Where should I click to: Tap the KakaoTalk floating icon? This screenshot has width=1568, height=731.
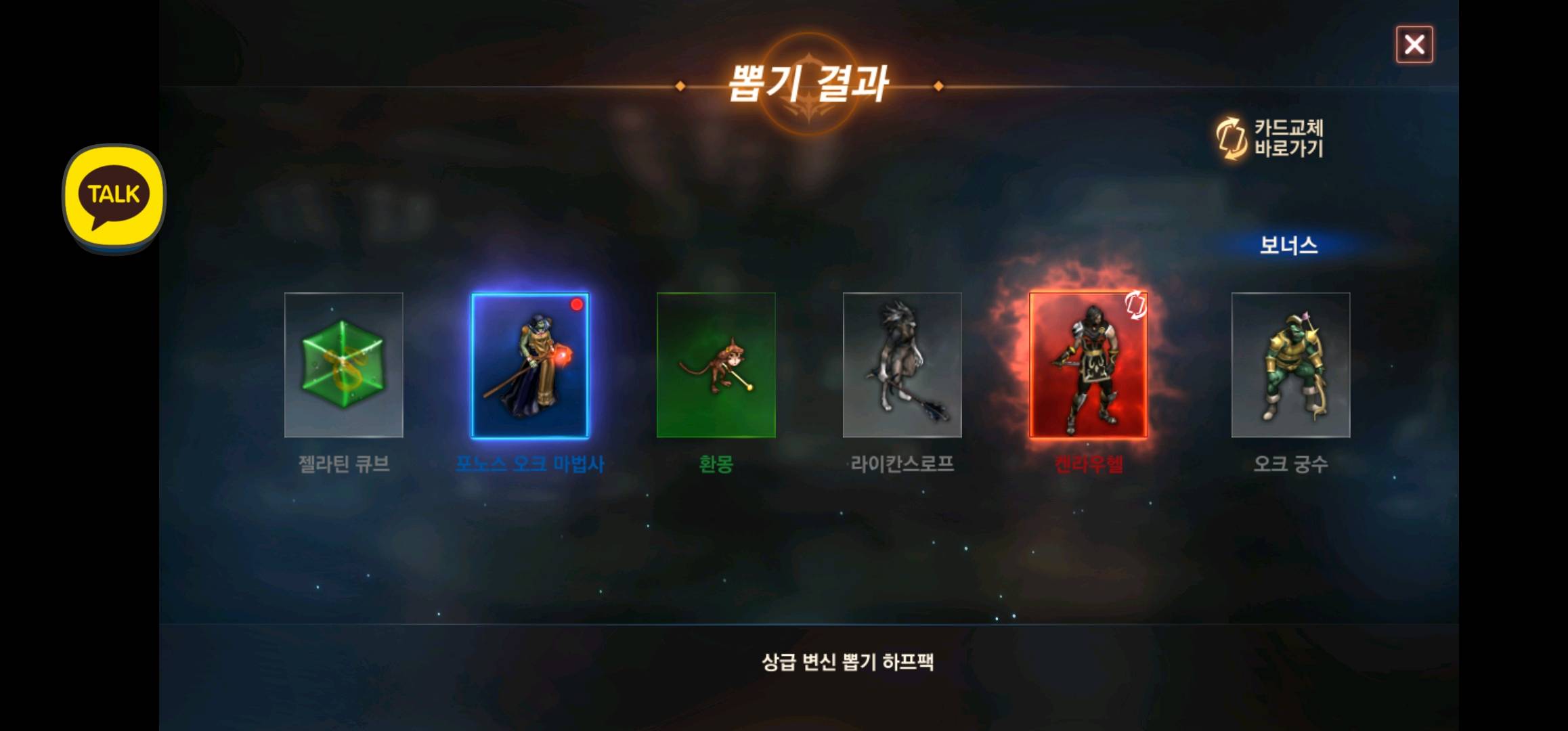click(x=114, y=194)
